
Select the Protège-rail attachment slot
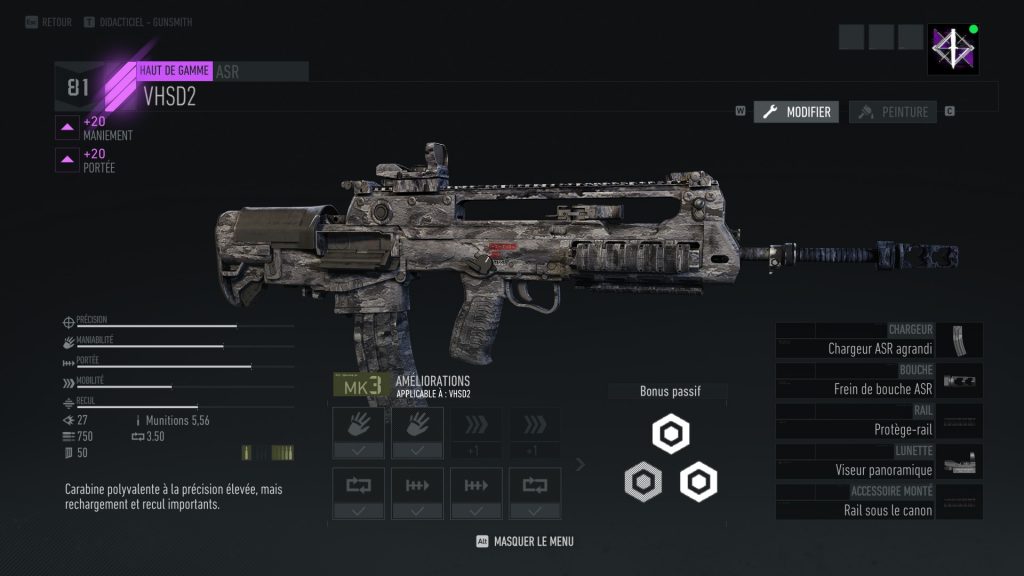click(x=879, y=421)
